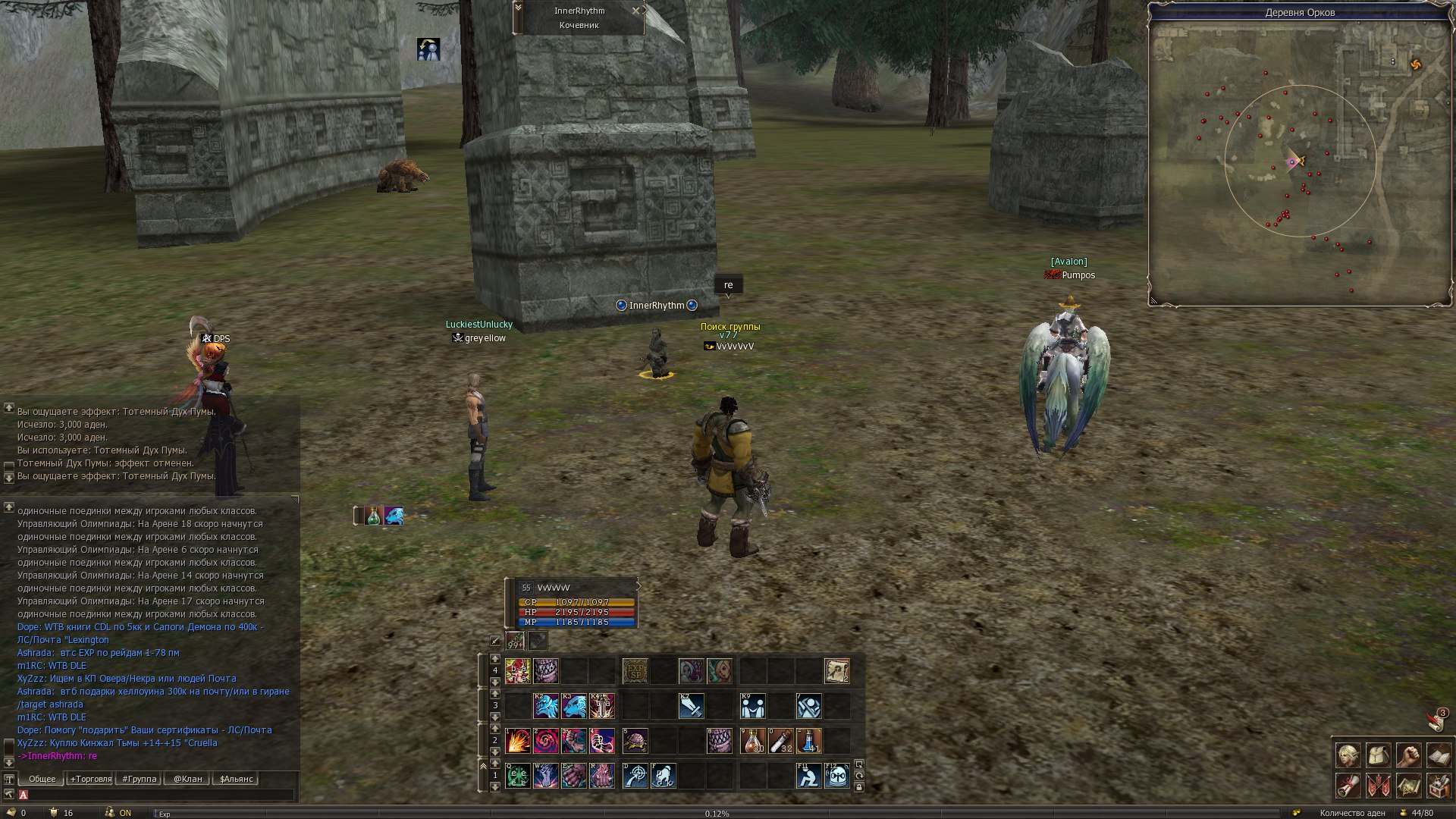This screenshot has width=1456, height=819.
Task: Open the actions menu fist icon
Action: [x=1408, y=755]
